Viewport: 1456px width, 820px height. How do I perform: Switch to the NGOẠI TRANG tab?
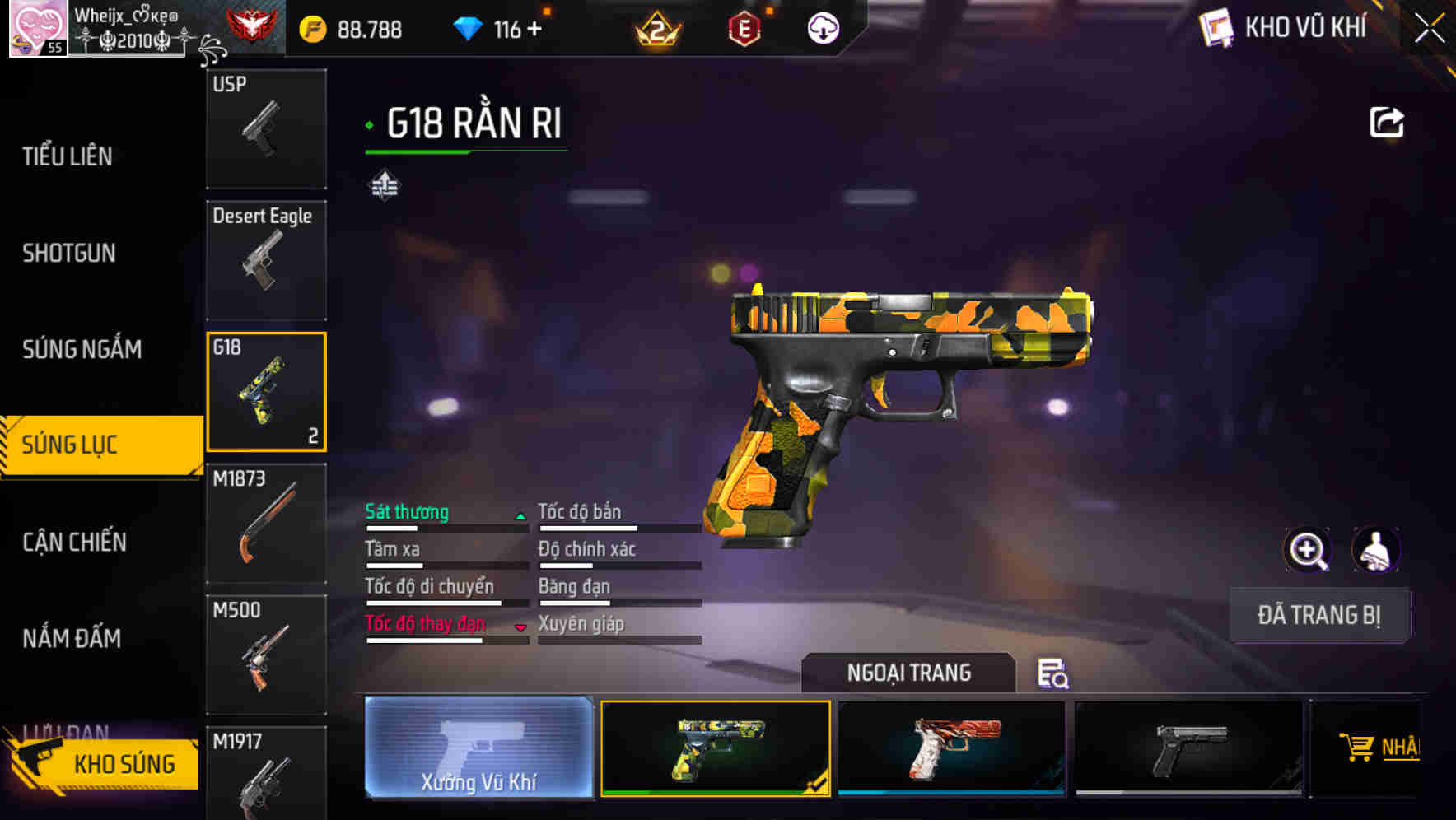(909, 673)
